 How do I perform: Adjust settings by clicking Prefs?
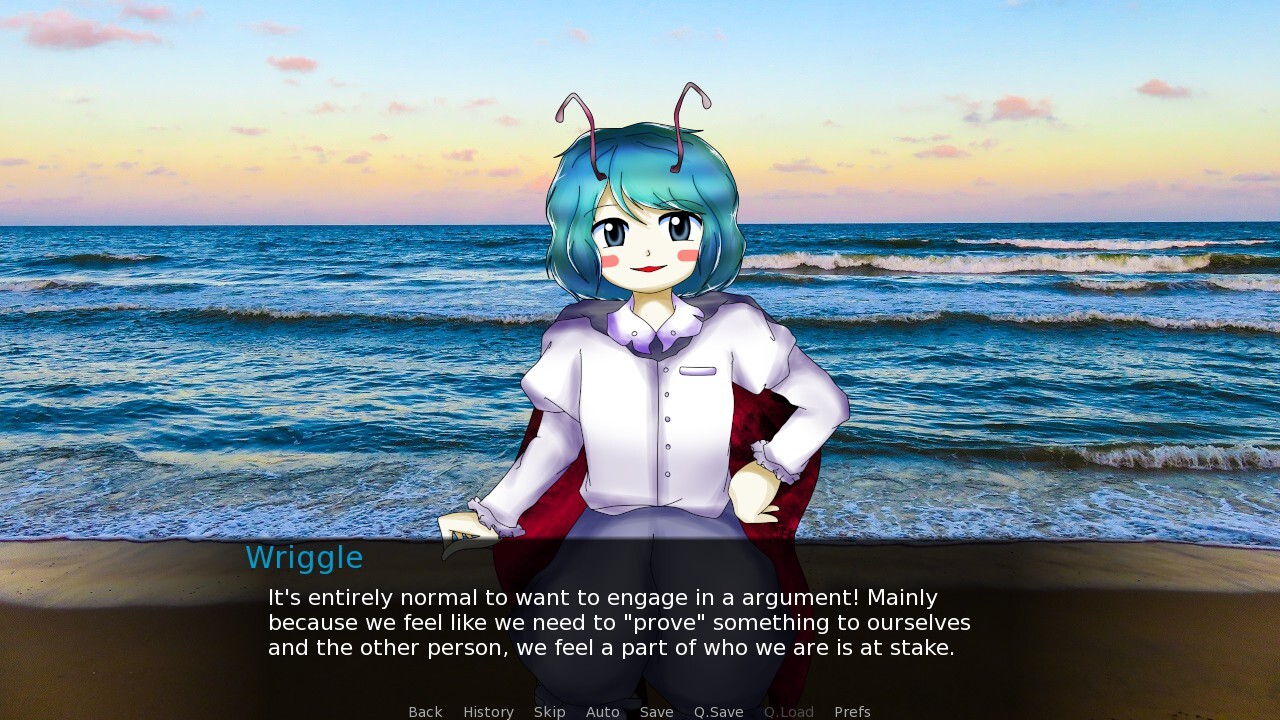coord(852,711)
